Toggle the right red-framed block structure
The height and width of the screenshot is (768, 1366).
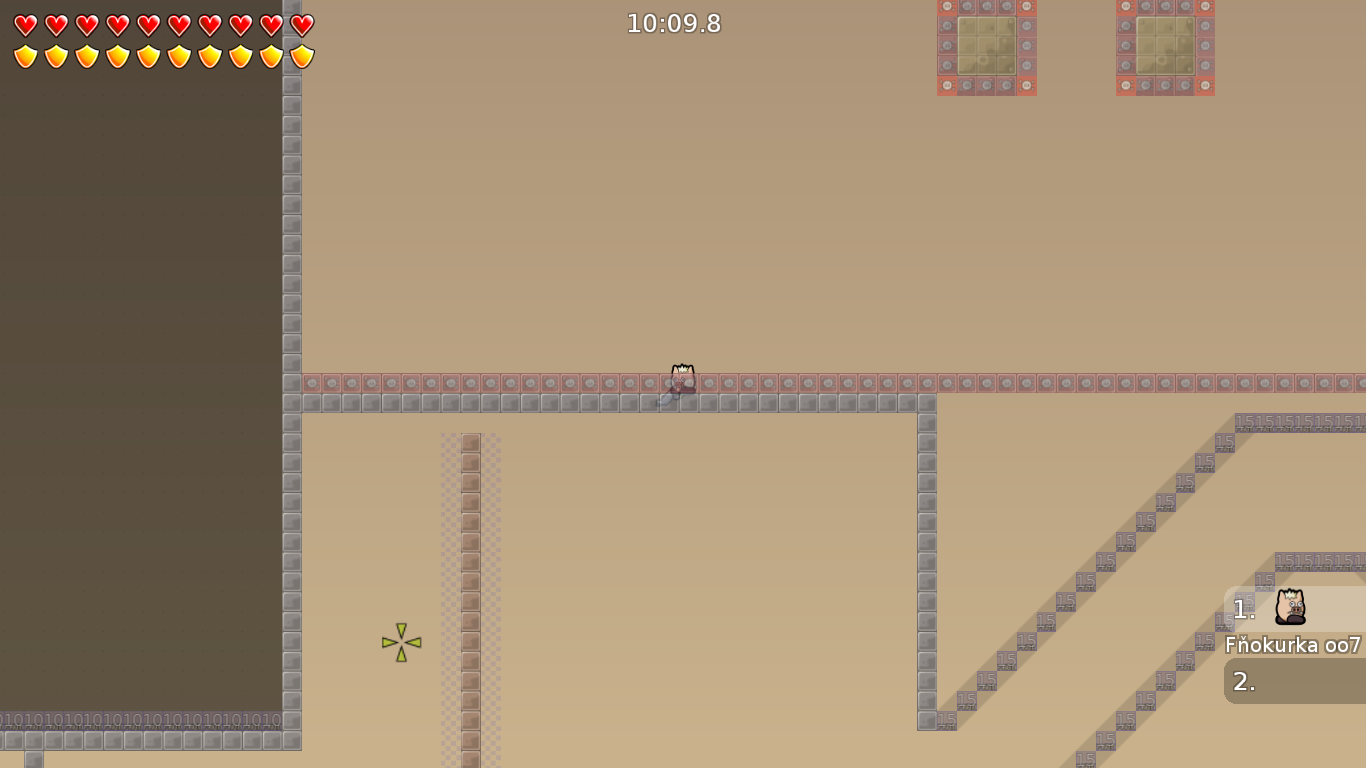point(1164,45)
